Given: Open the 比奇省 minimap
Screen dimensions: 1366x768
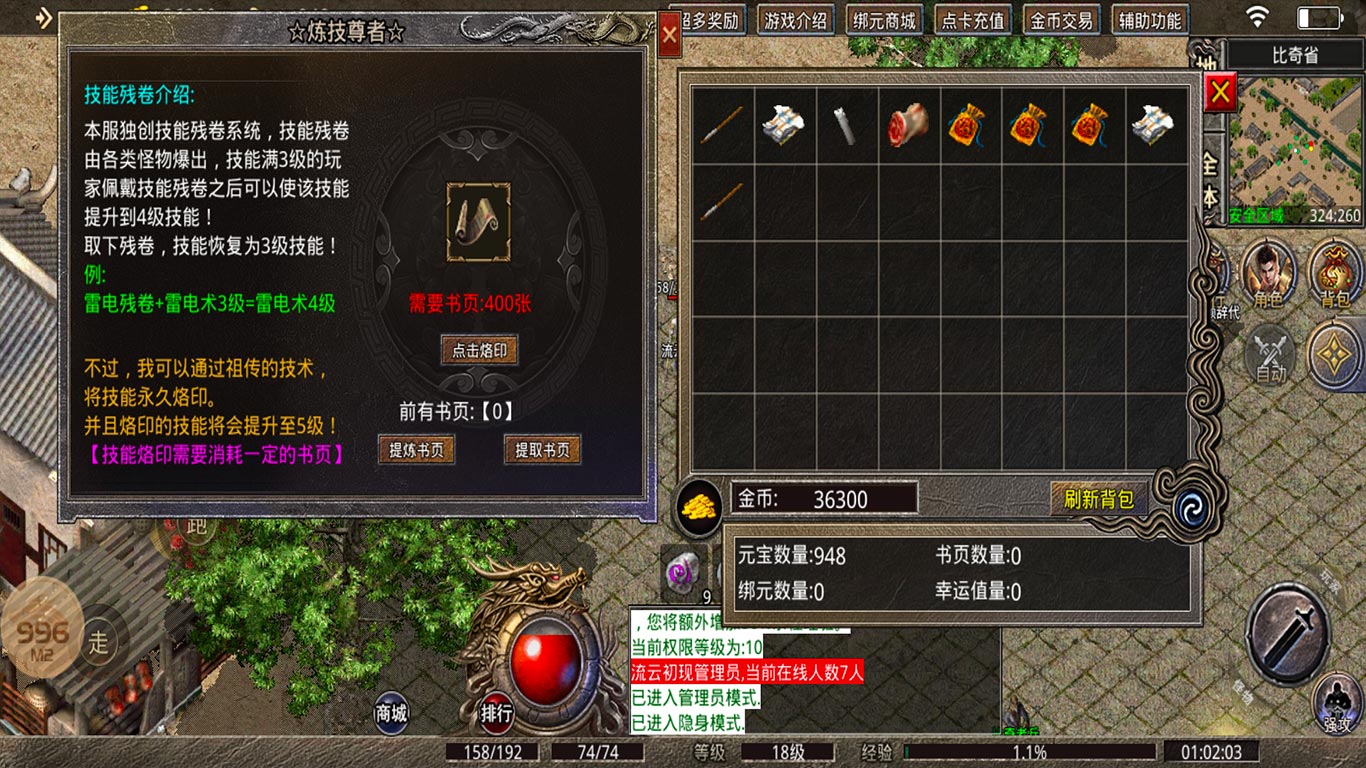Looking at the screenshot, I should [x=1294, y=140].
